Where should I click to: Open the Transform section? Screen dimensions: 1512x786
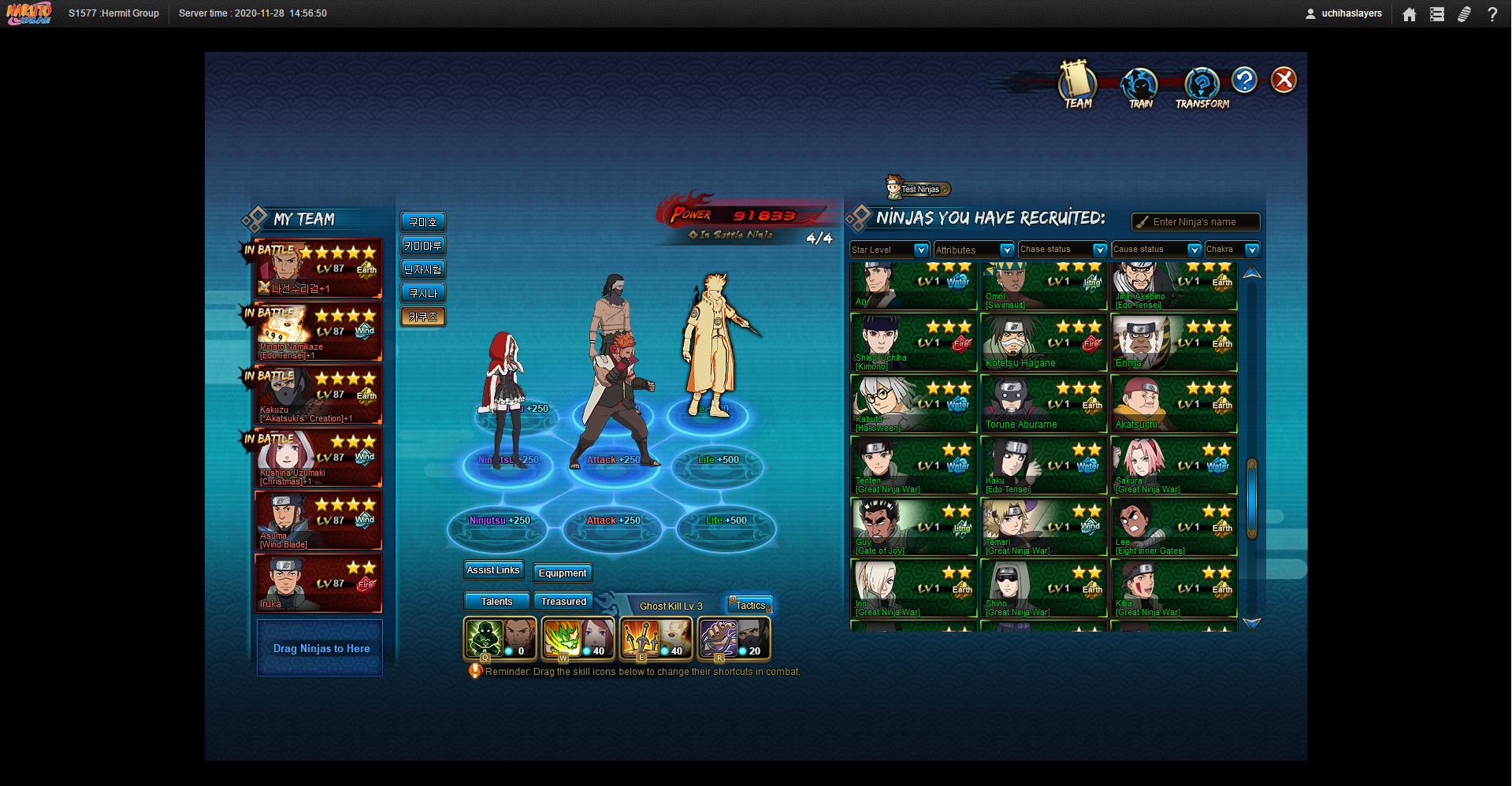coord(1202,87)
